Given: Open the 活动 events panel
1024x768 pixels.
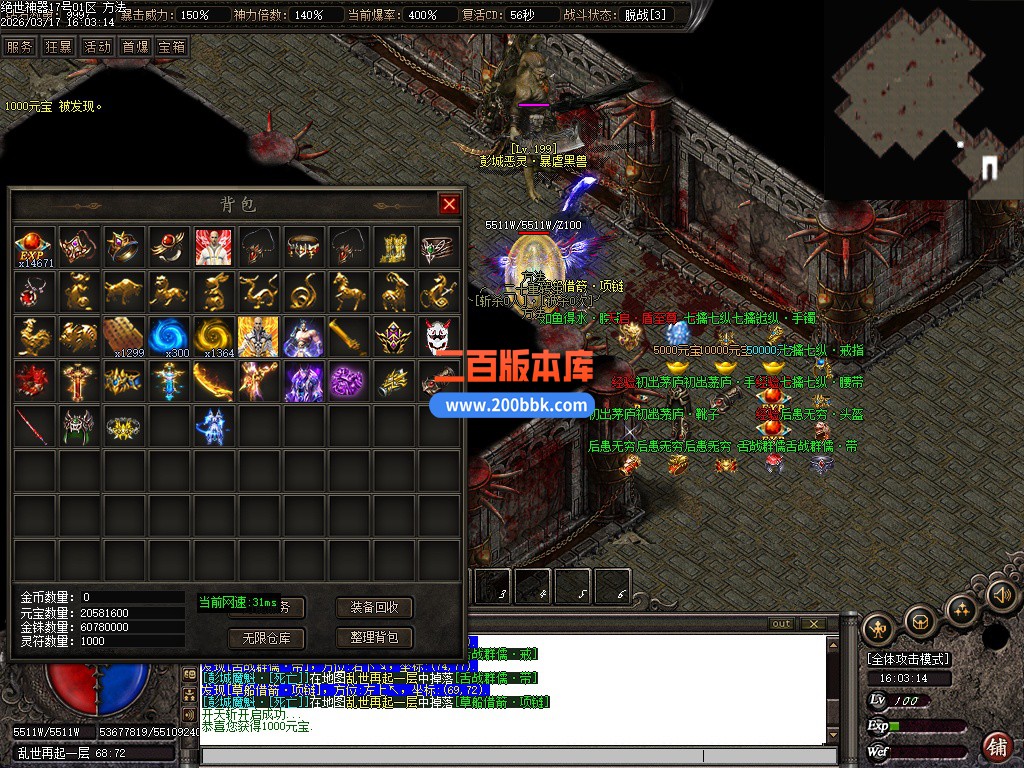Looking at the screenshot, I should pos(97,46).
